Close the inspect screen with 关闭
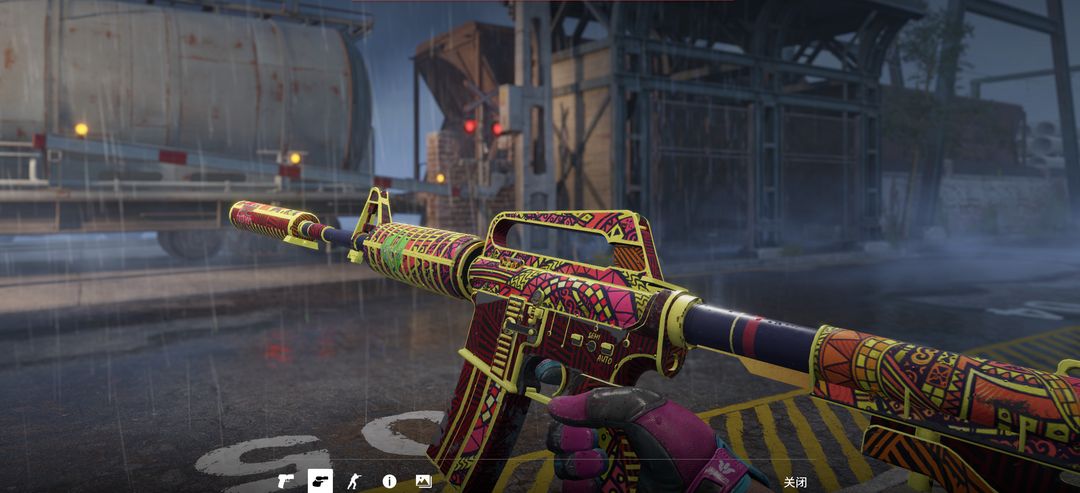The image size is (1080, 493). (x=795, y=482)
